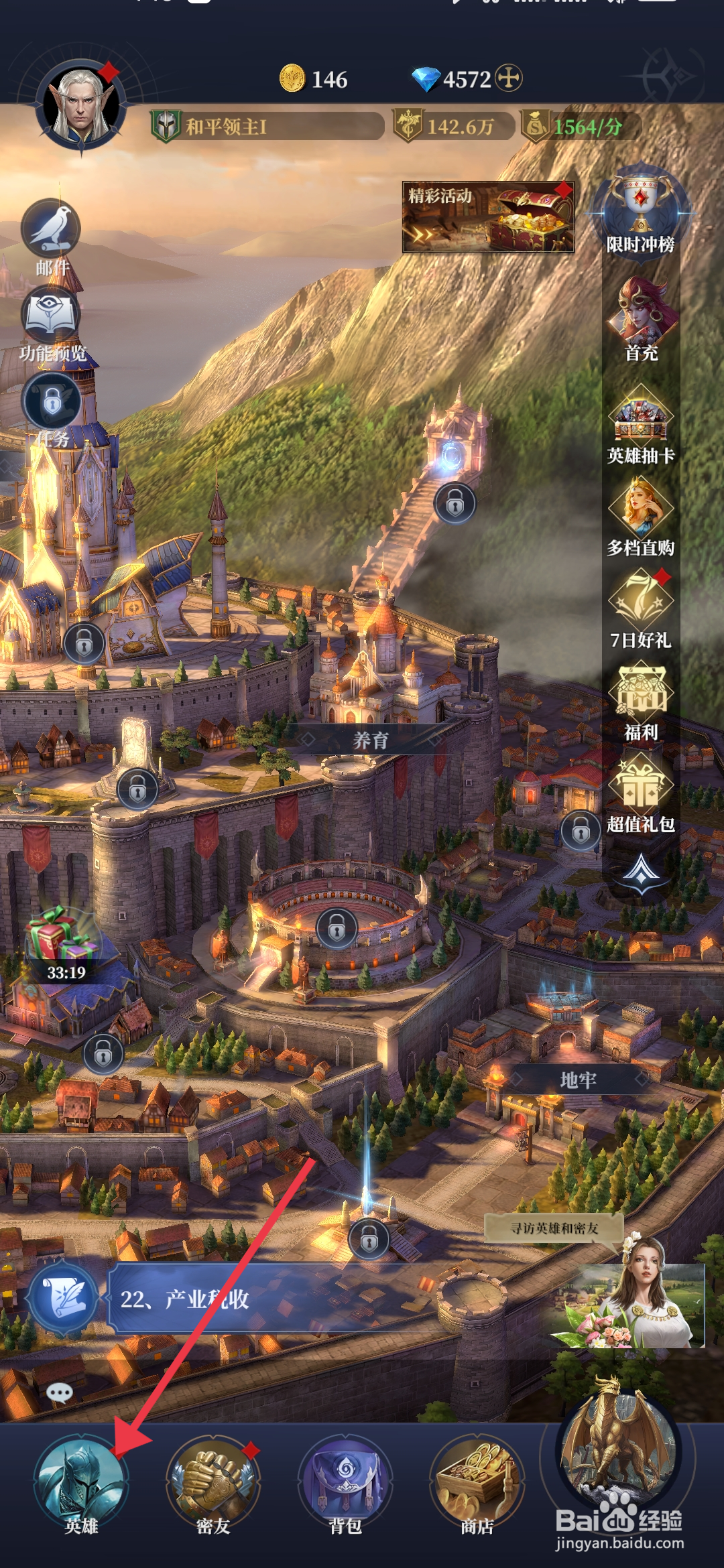Viewport: 724px width, 1568px height.
Task: Open the 英雄 heroes menu
Action: [81, 1482]
